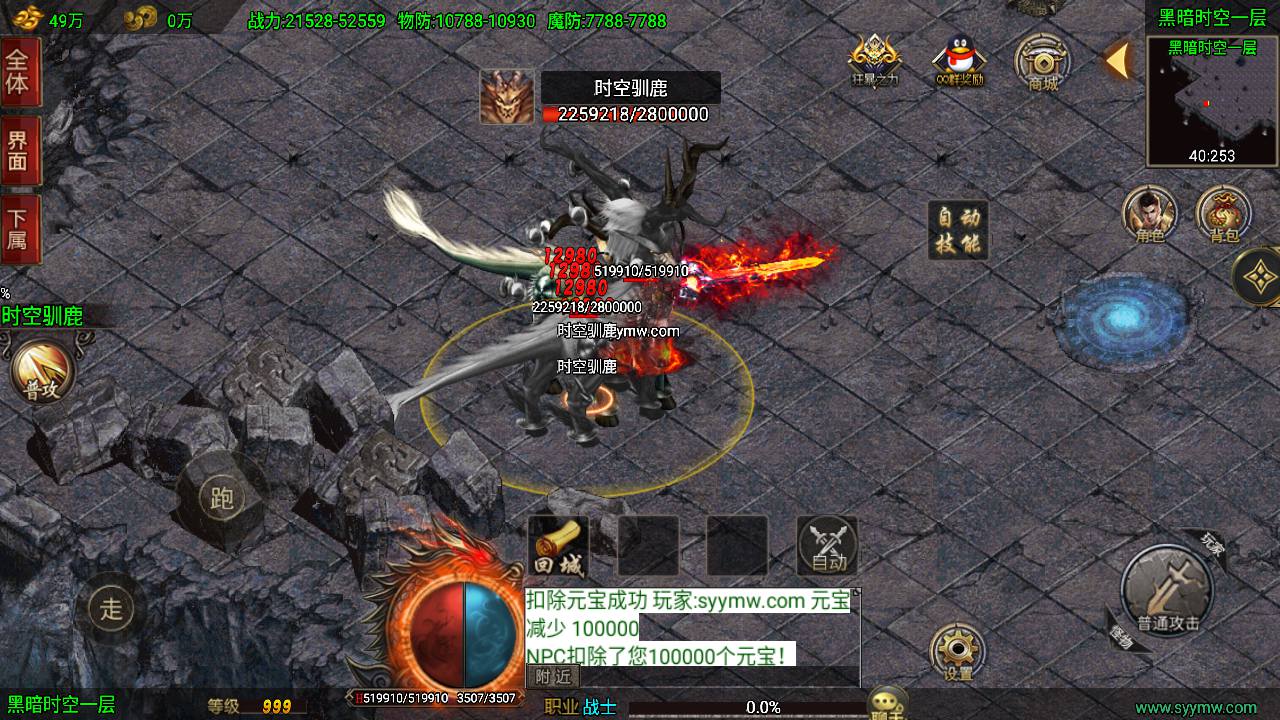Open the 黑暗时空一层 minimap
This screenshot has height=720, width=1280.
pos(1212,100)
